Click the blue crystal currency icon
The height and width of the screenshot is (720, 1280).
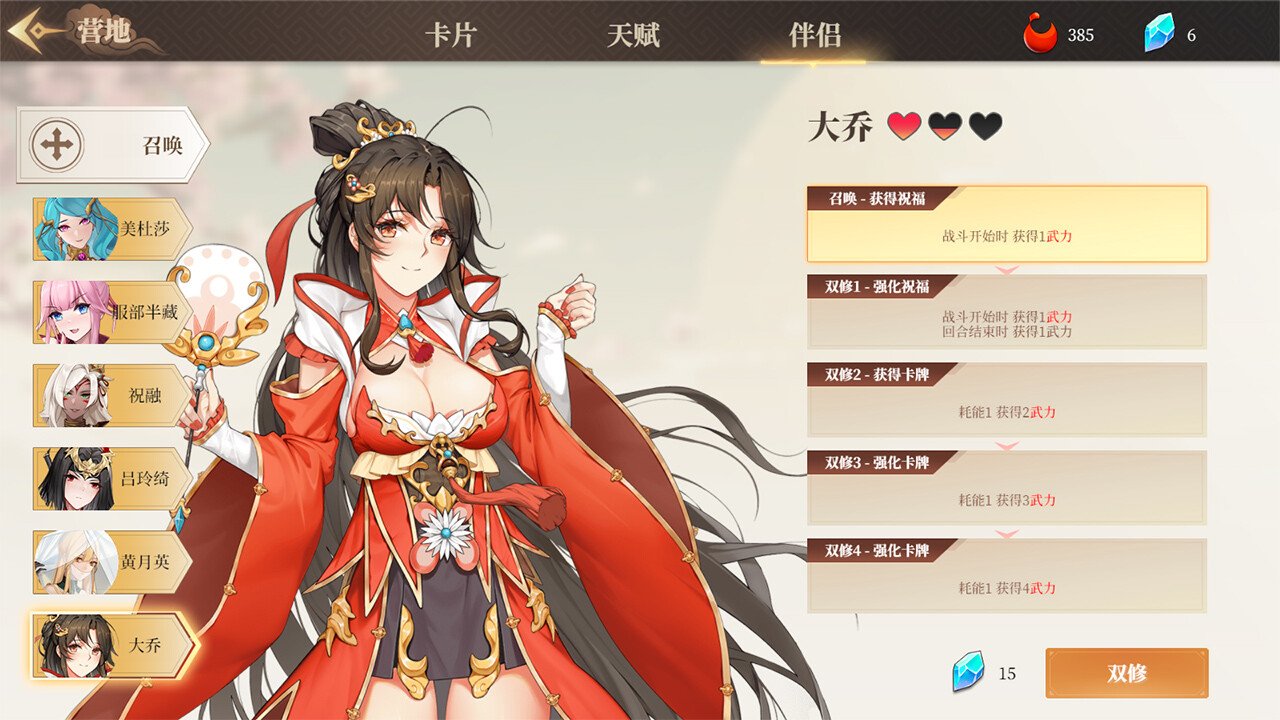pyautogui.click(x=1158, y=31)
